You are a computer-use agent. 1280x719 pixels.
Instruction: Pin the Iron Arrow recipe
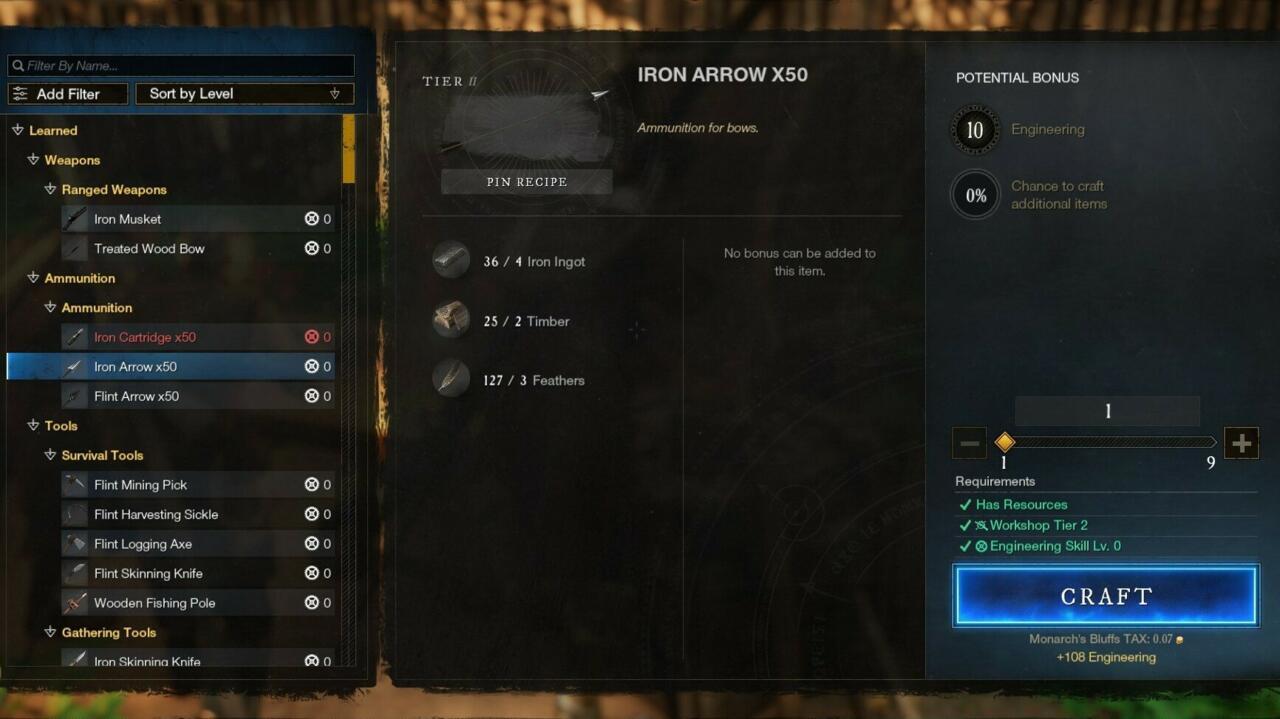[526, 182]
